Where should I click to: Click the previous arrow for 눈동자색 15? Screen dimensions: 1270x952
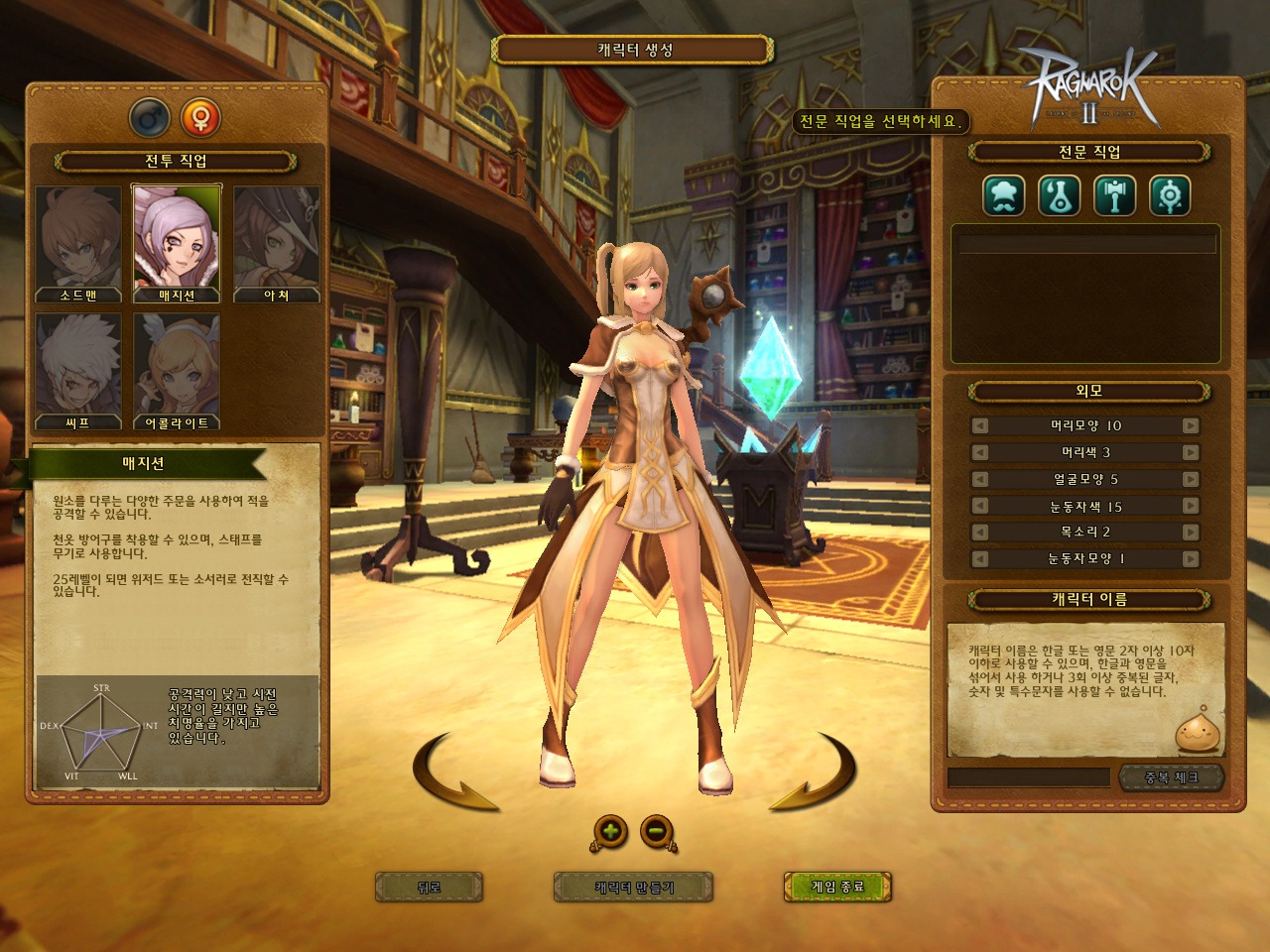click(980, 505)
